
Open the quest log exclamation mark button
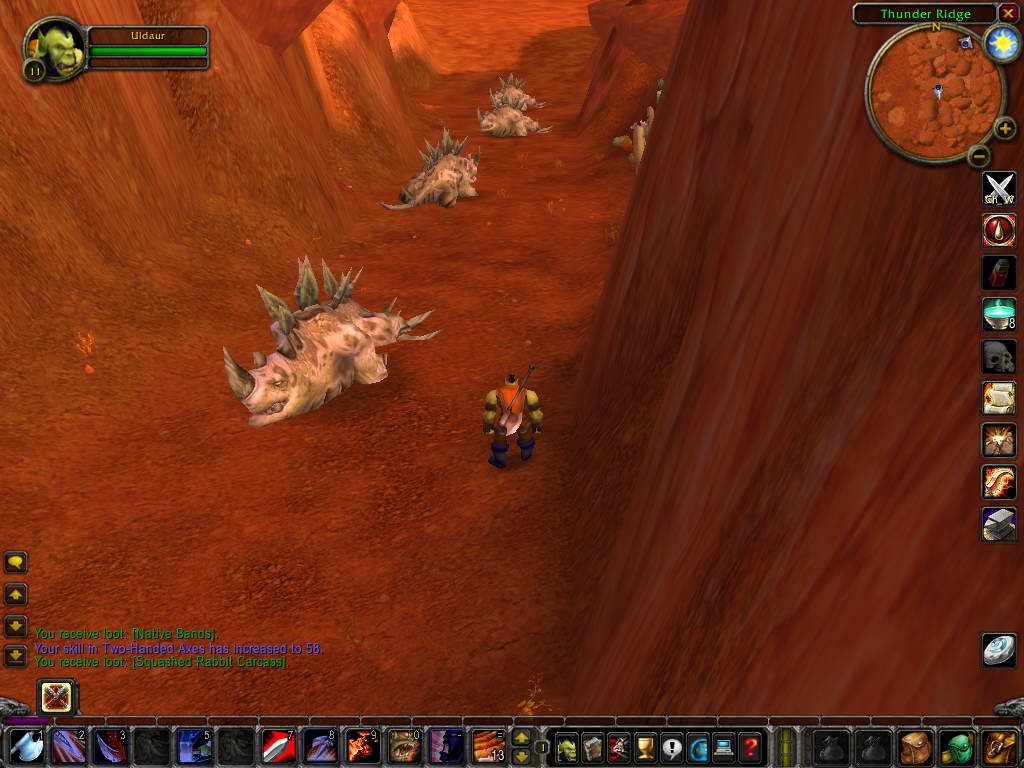(671, 746)
